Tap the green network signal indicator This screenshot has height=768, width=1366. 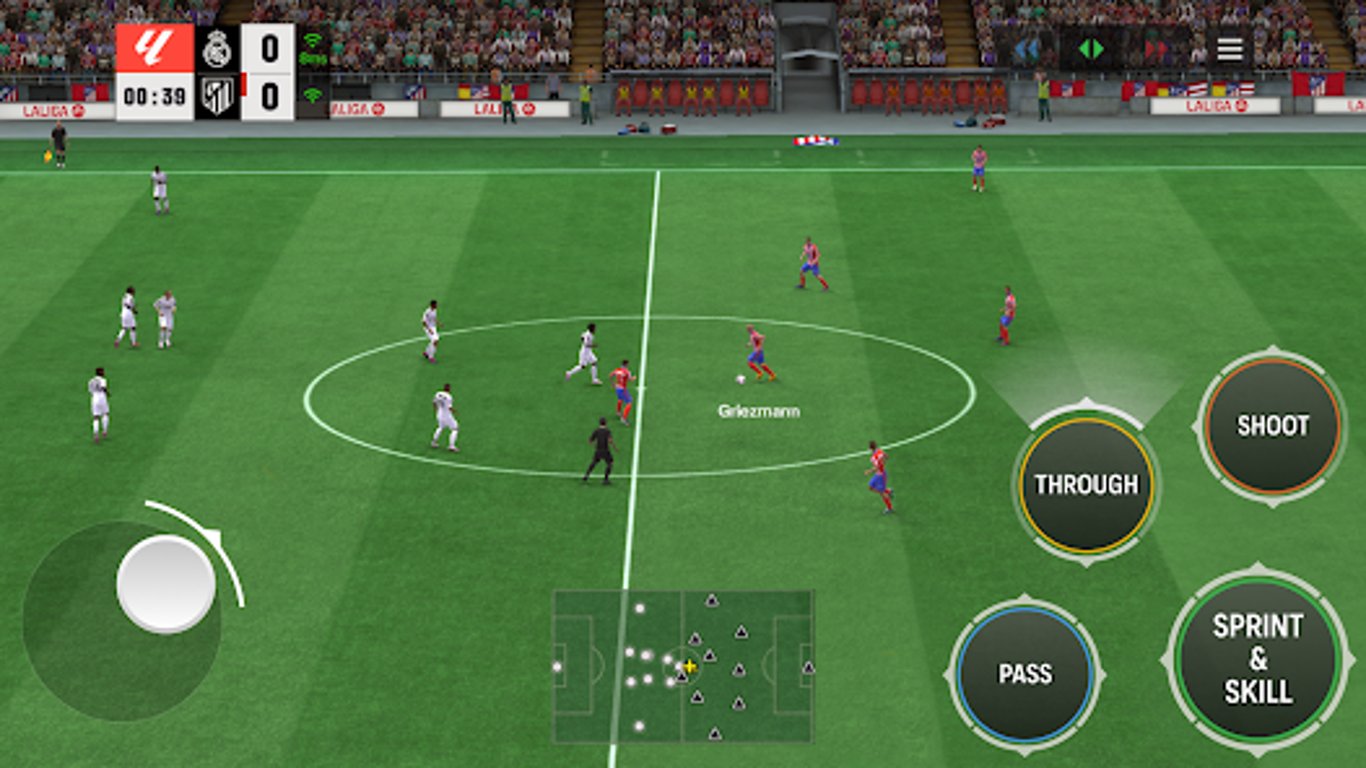tap(312, 41)
